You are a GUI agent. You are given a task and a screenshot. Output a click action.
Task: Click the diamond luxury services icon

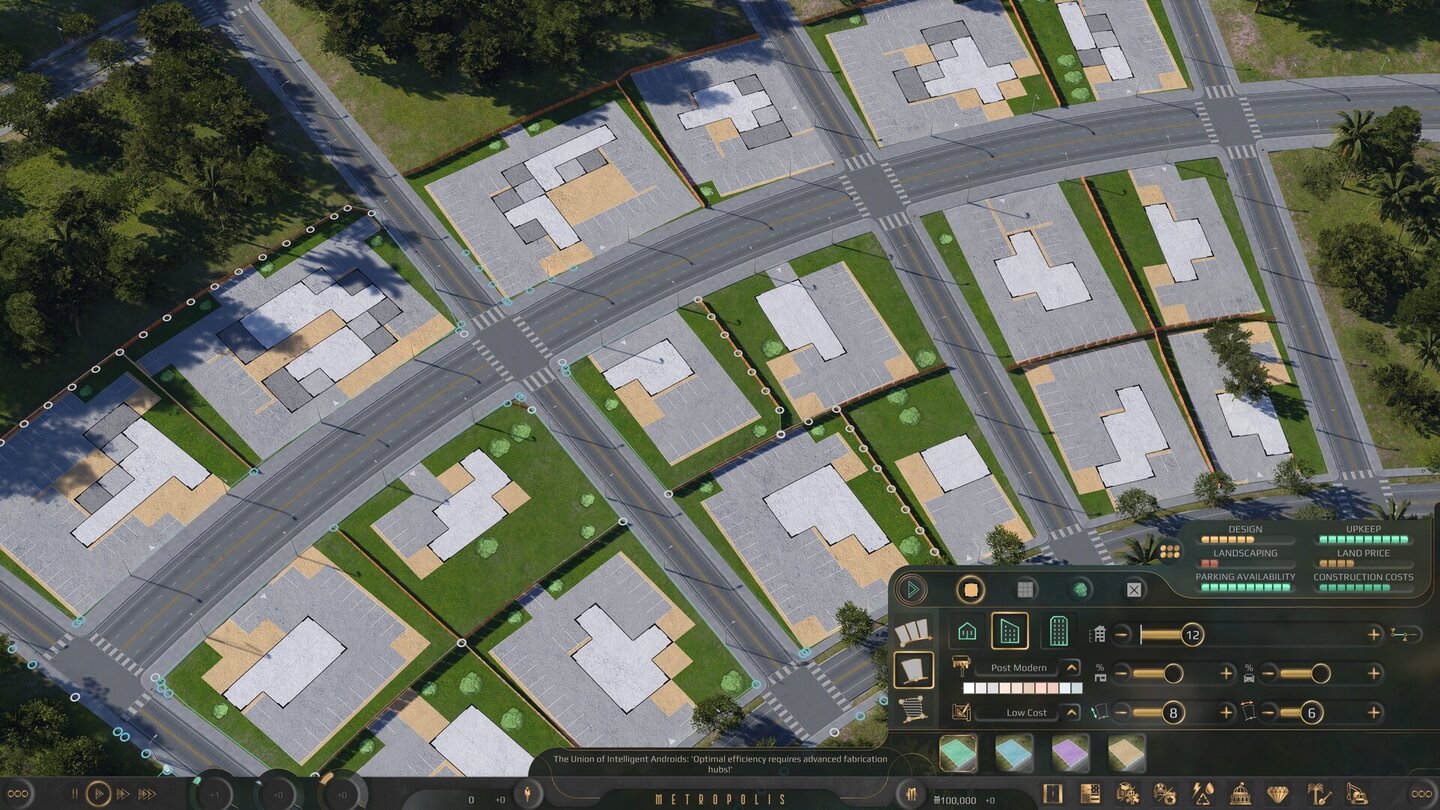click(1279, 795)
